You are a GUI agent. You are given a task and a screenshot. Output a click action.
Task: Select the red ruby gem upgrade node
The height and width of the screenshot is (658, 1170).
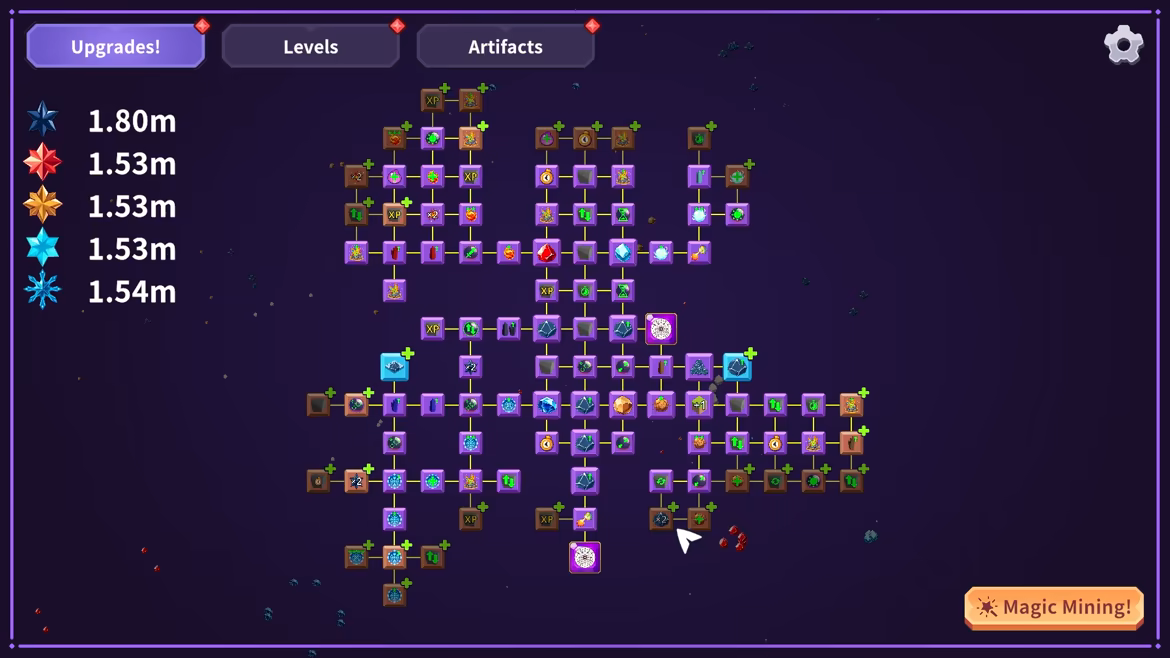click(x=547, y=253)
